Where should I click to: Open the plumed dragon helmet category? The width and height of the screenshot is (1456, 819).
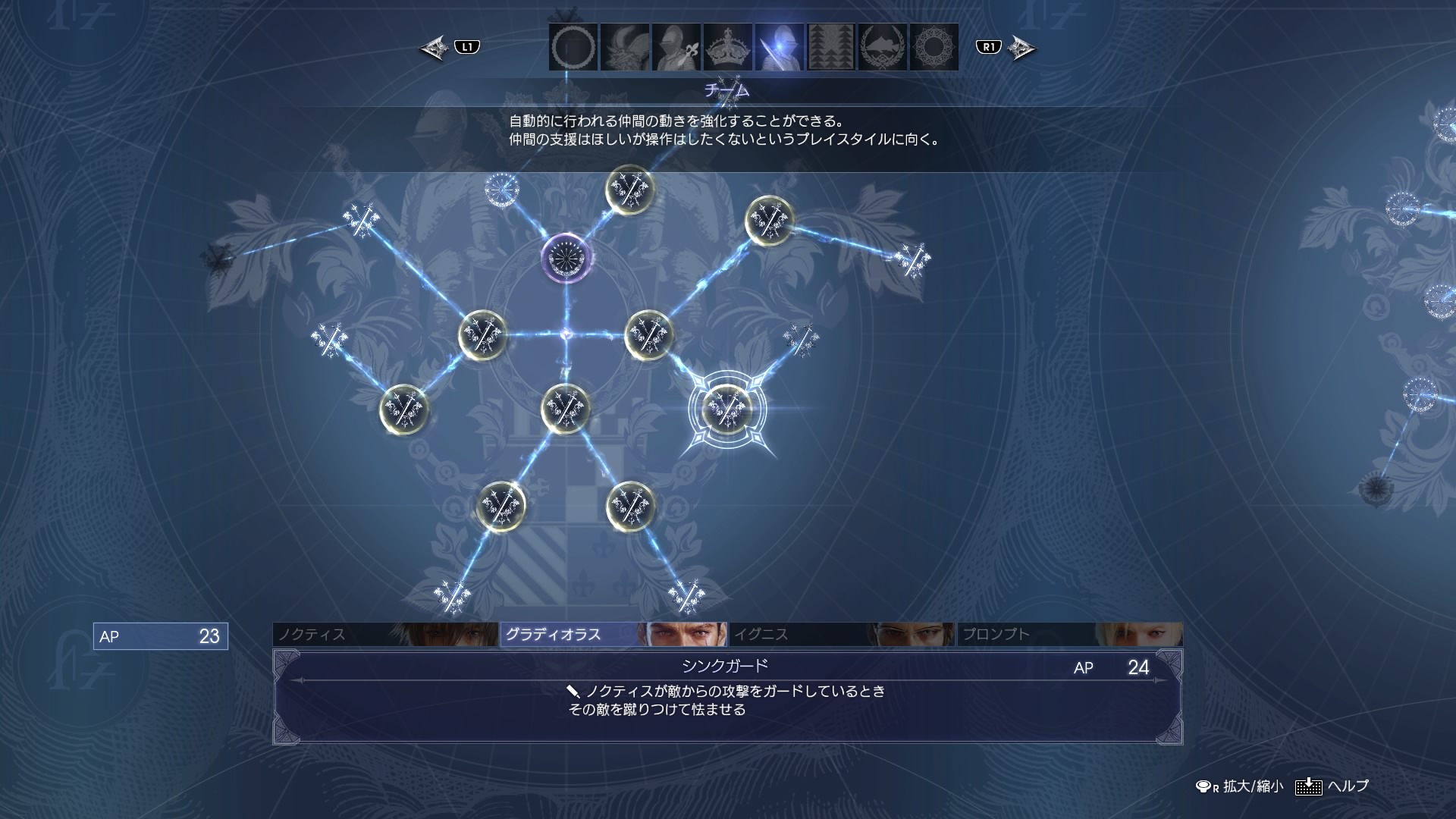click(625, 47)
